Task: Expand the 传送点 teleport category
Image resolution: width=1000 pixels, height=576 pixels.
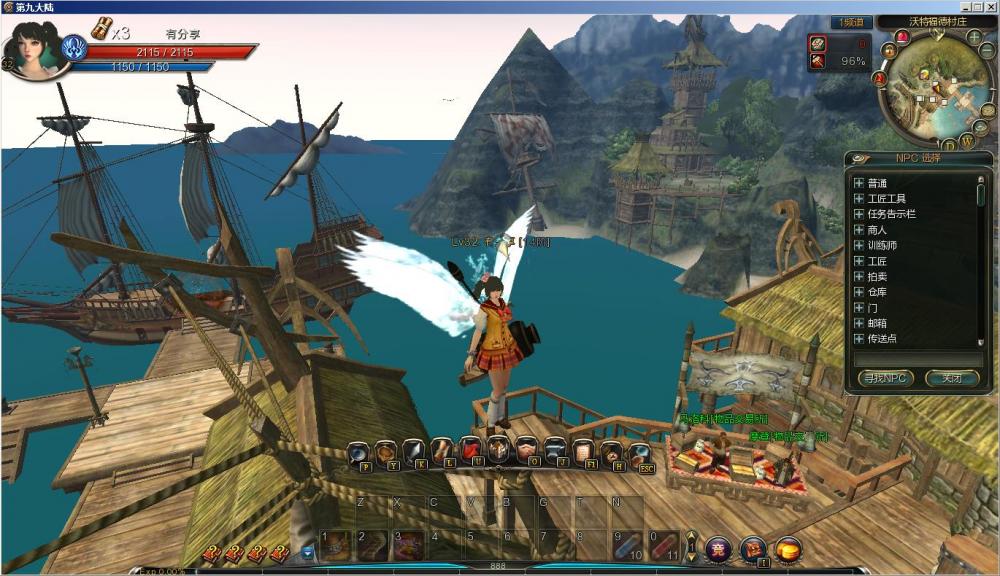Action: [x=858, y=339]
